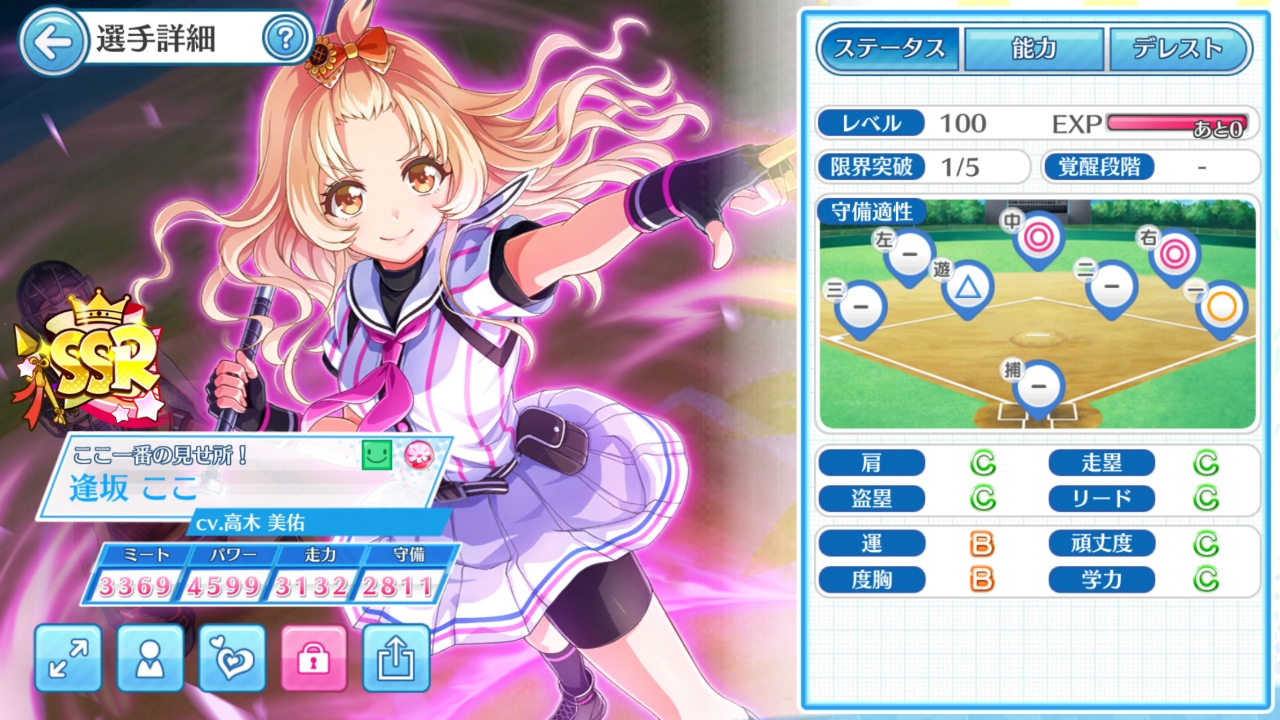
Task: Click the heart bond button
Action: [x=232, y=658]
